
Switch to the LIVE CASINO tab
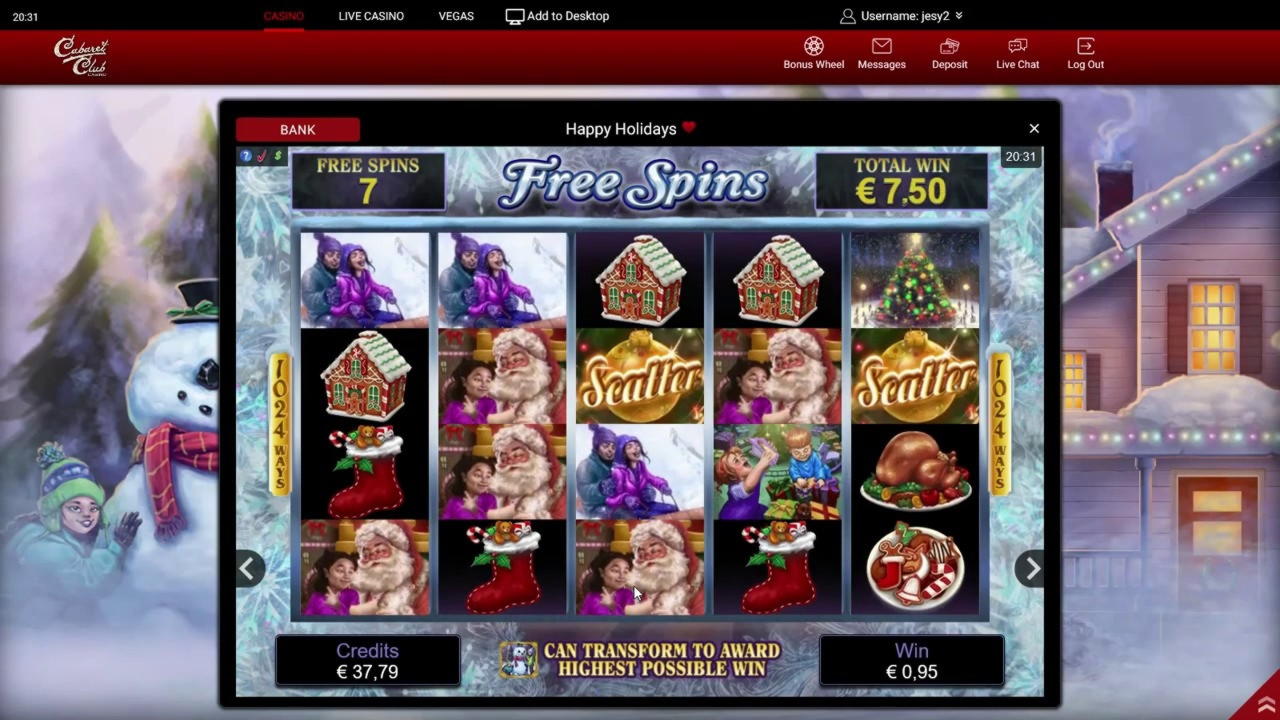371,15
